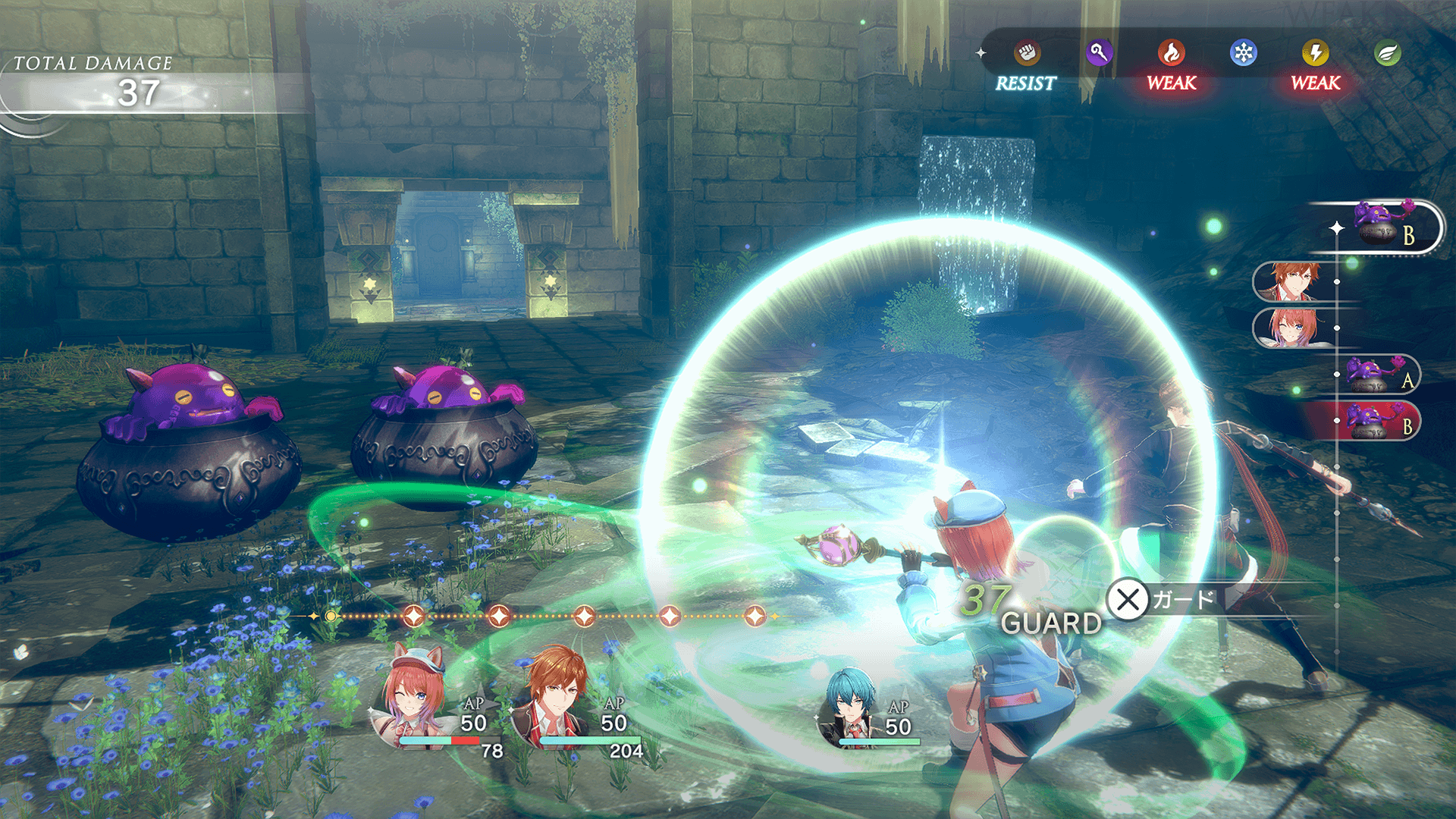The height and width of the screenshot is (819, 1456).
Task: Select the purple staff magic element icon
Action: (1099, 53)
